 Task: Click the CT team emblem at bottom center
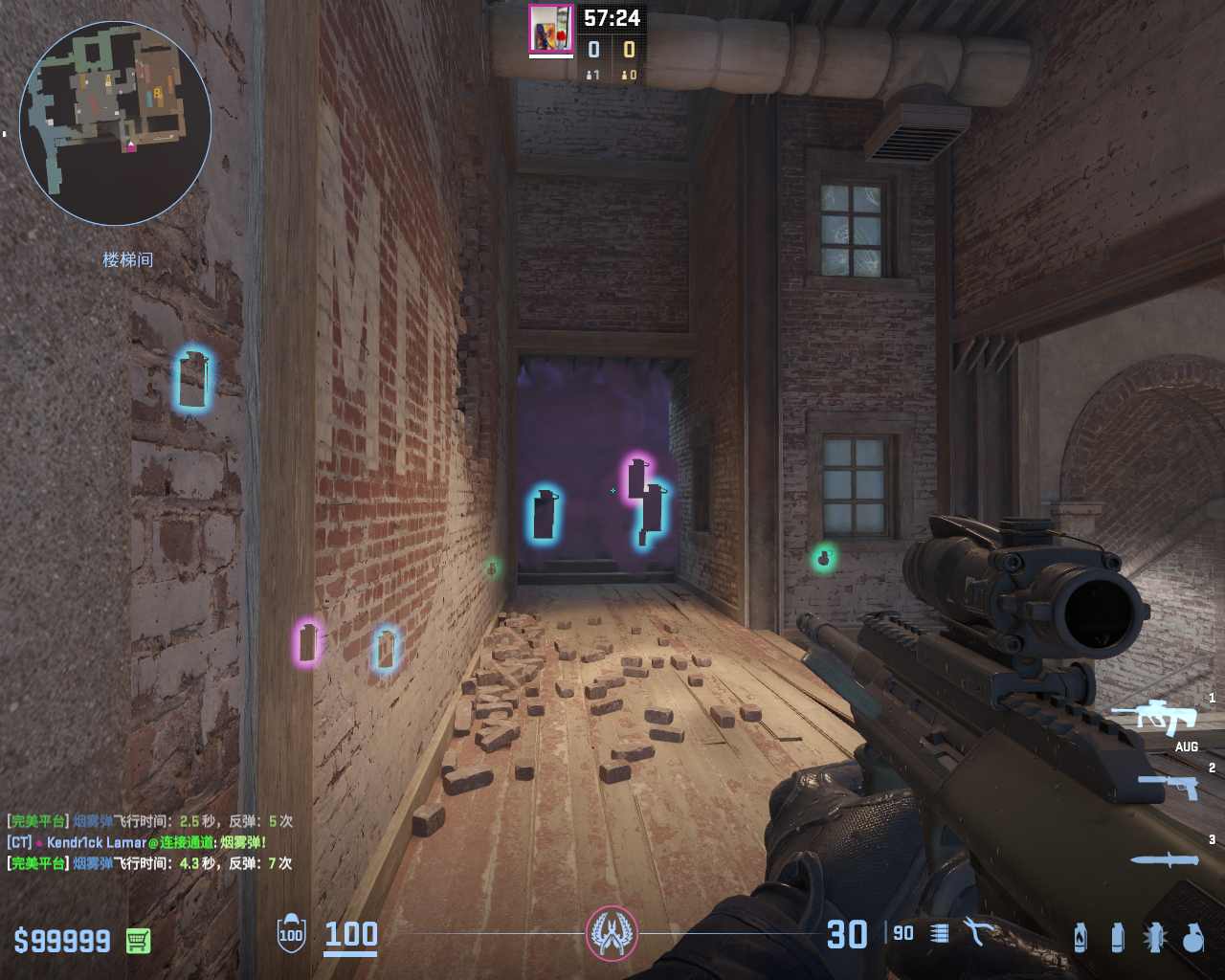click(x=612, y=933)
